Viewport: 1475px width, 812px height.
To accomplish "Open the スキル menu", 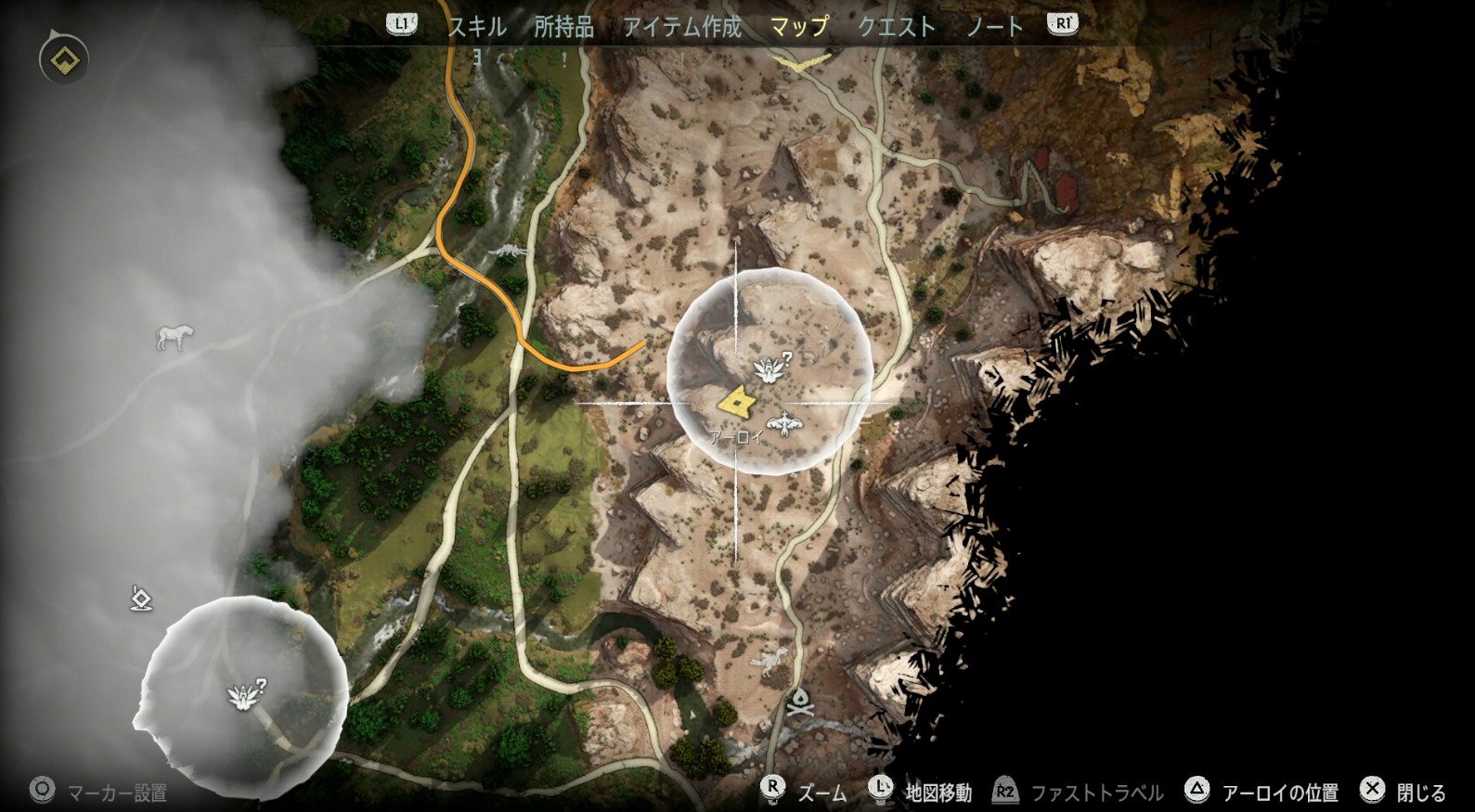I will coord(476,27).
